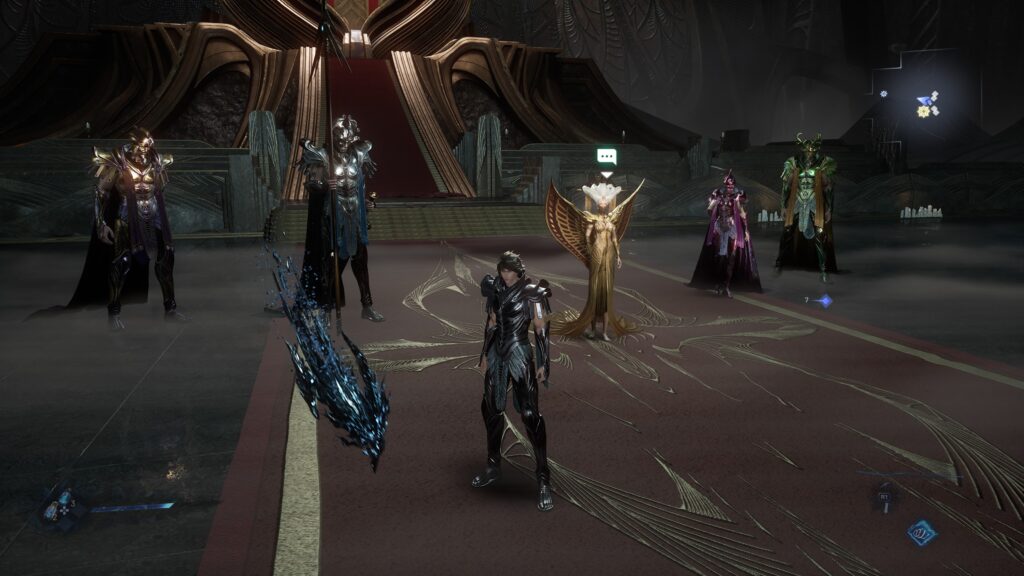
Task: Select the blue diamond waypoint marker
Action: (x=824, y=300)
